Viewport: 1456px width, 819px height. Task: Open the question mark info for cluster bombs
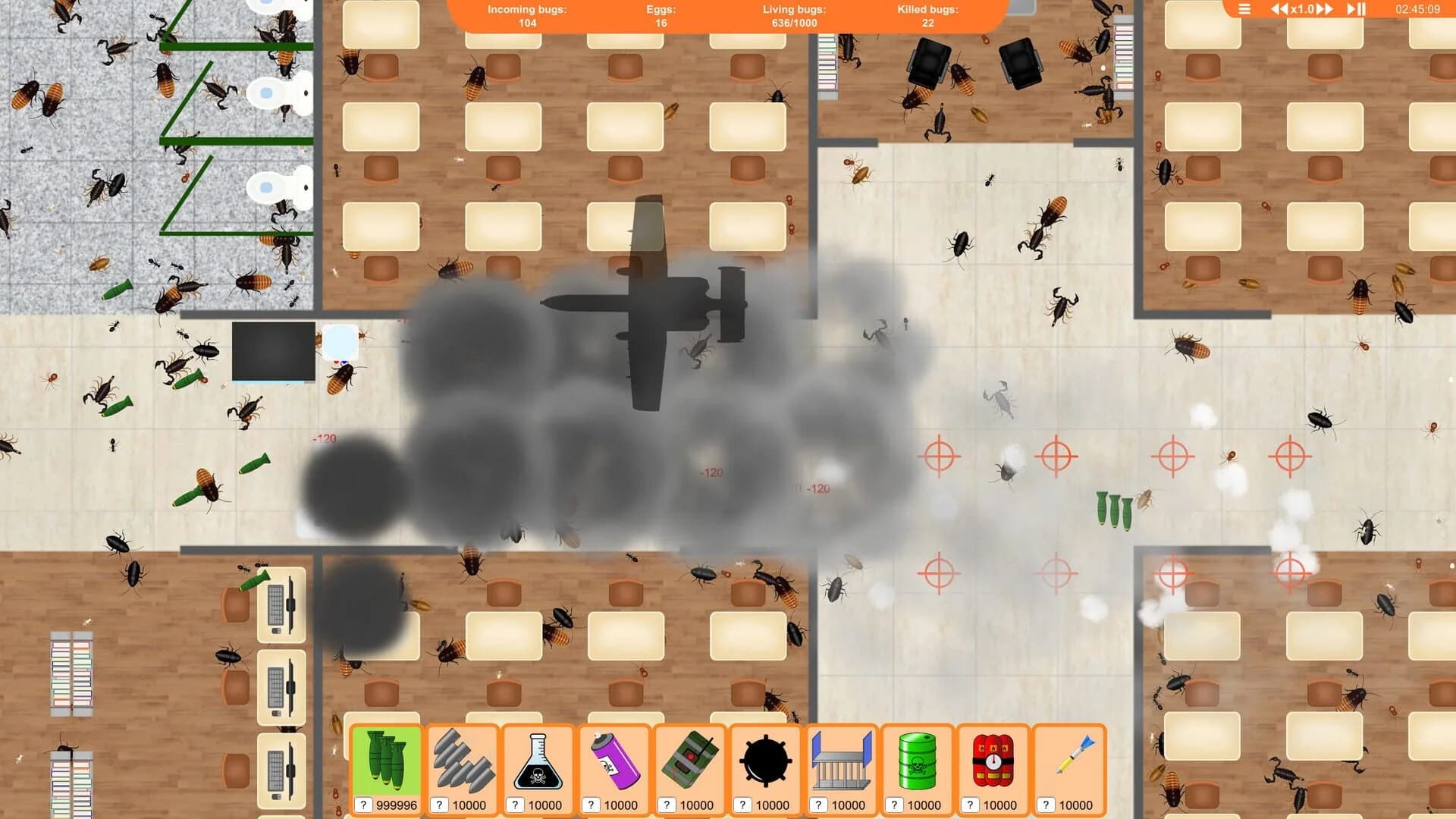coord(365,805)
